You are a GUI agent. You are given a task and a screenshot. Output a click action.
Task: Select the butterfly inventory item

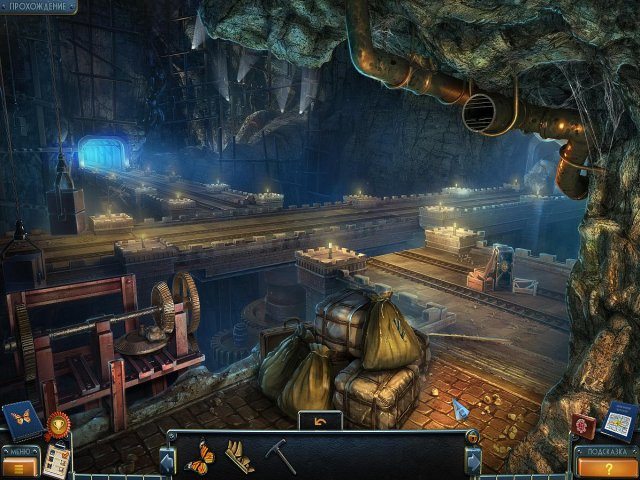(x=199, y=456)
